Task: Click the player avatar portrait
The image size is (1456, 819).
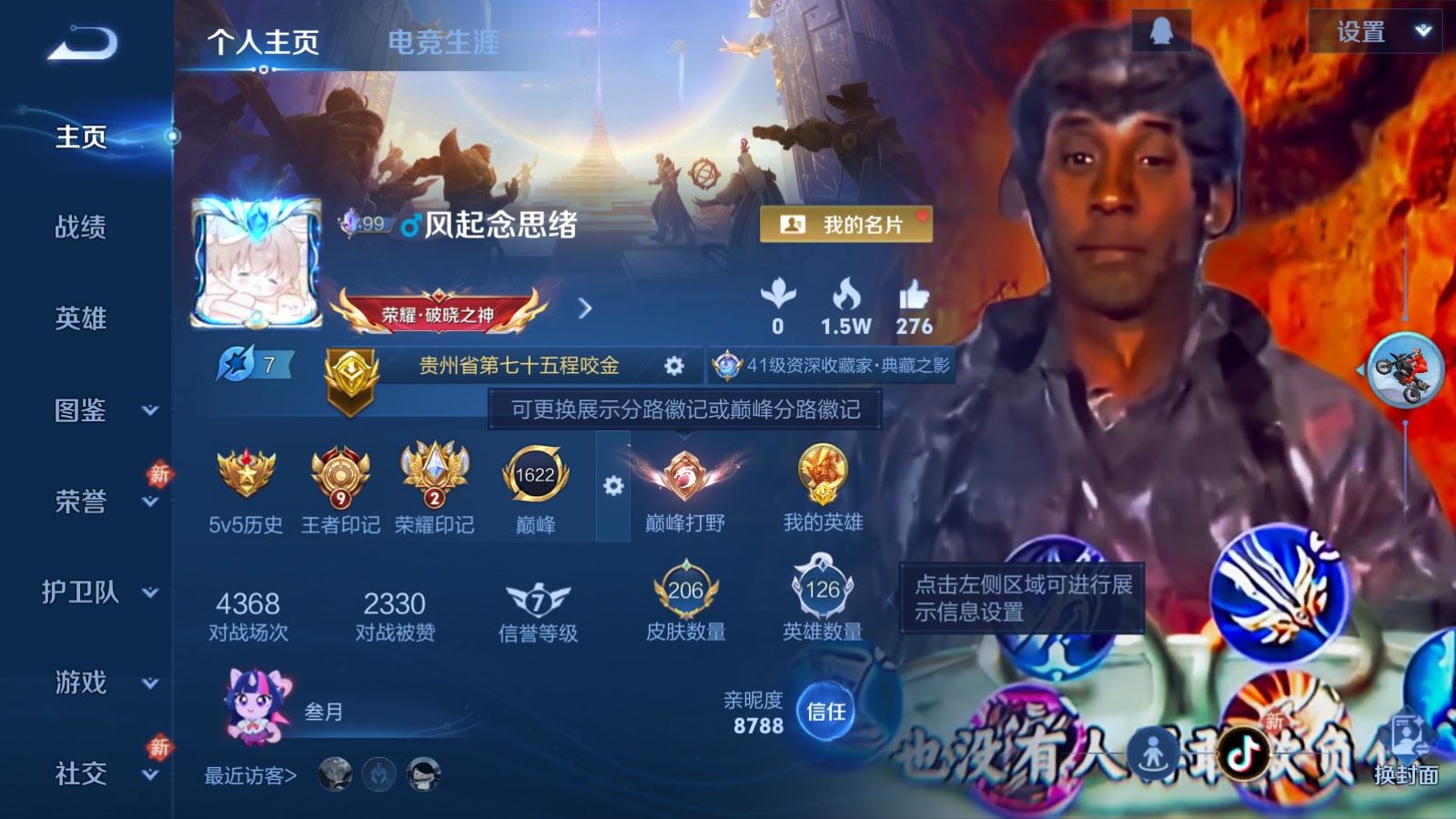Action: [x=258, y=263]
